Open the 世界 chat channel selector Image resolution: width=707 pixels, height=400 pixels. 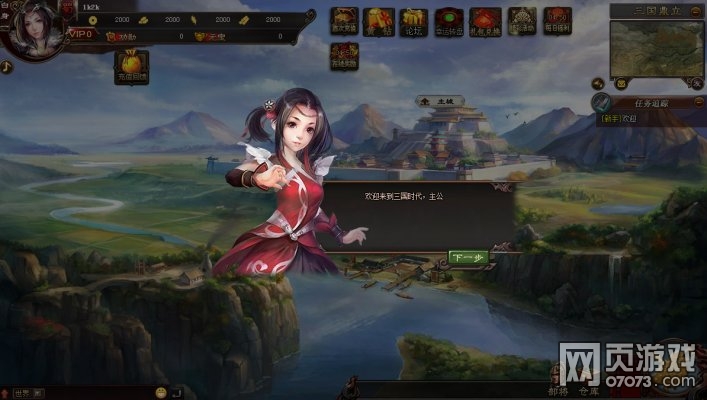coord(22,391)
